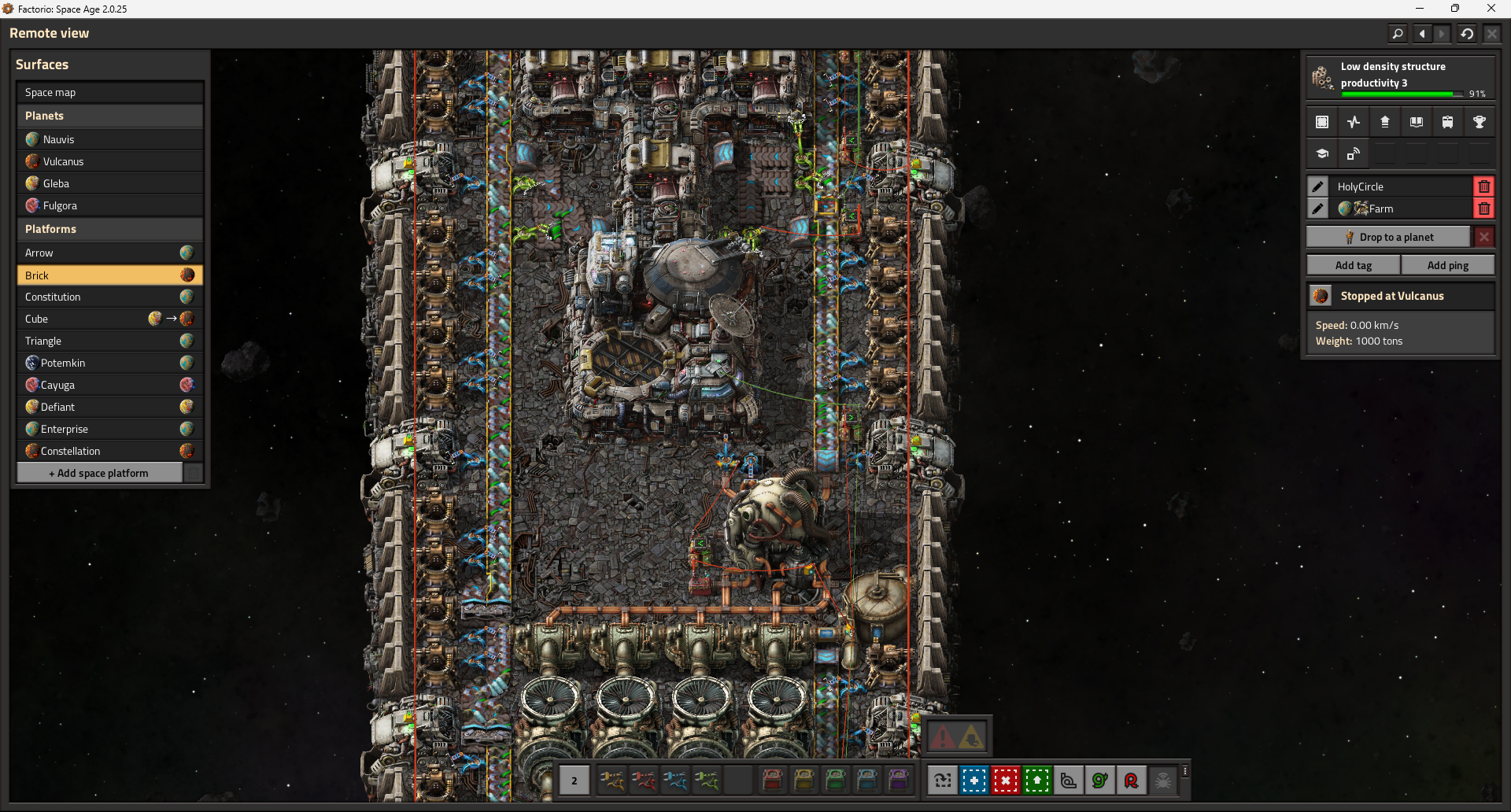Image resolution: width=1511 pixels, height=812 pixels.
Task: Click the Add ping button
Action: pyautogui.click(x=1447, y=265)
